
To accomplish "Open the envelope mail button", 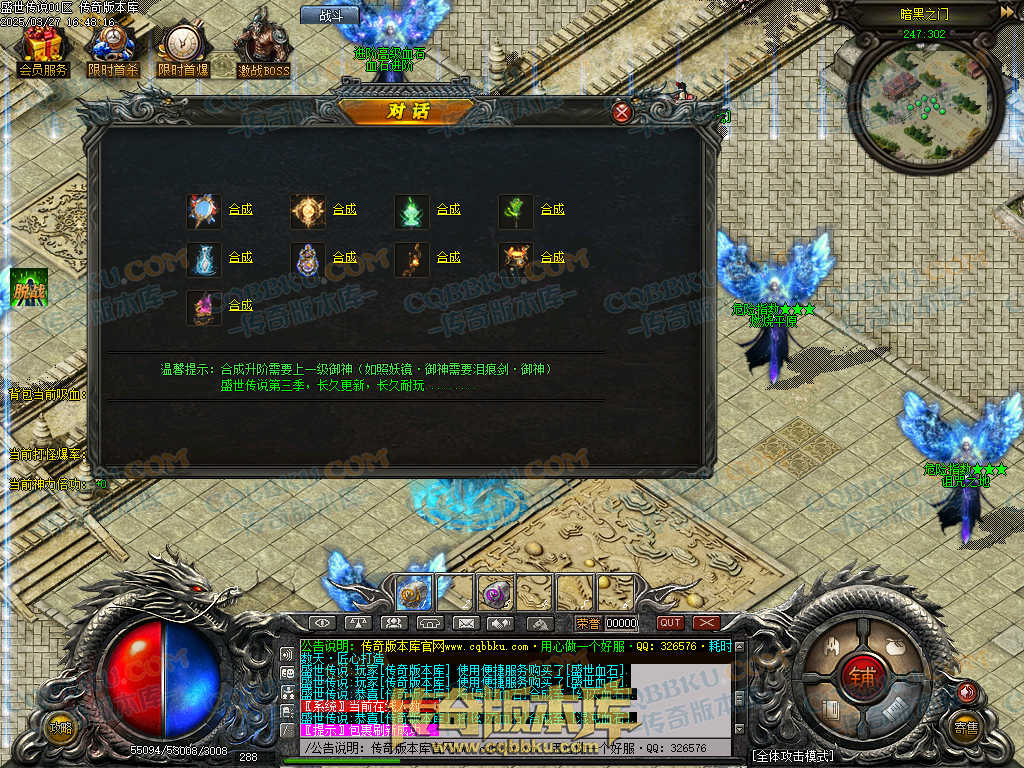I will pos(465,623).
